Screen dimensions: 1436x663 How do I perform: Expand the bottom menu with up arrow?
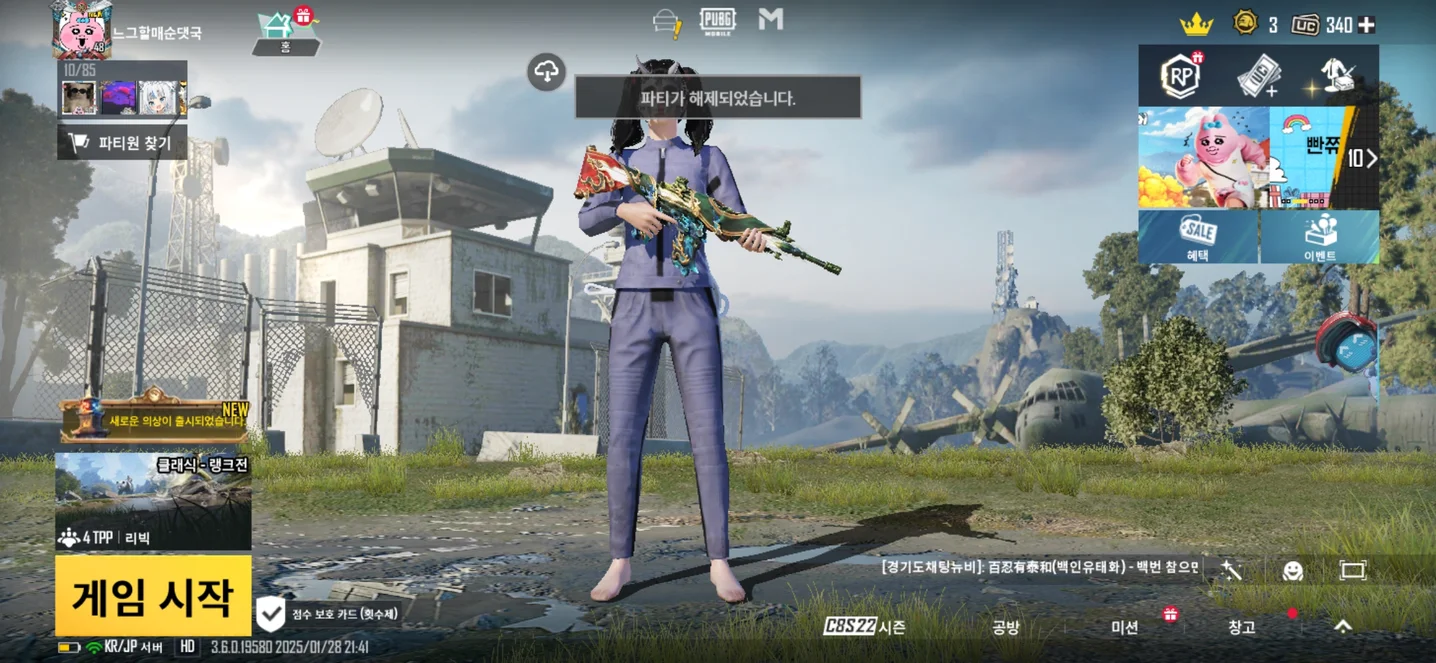click(1343, 627)
